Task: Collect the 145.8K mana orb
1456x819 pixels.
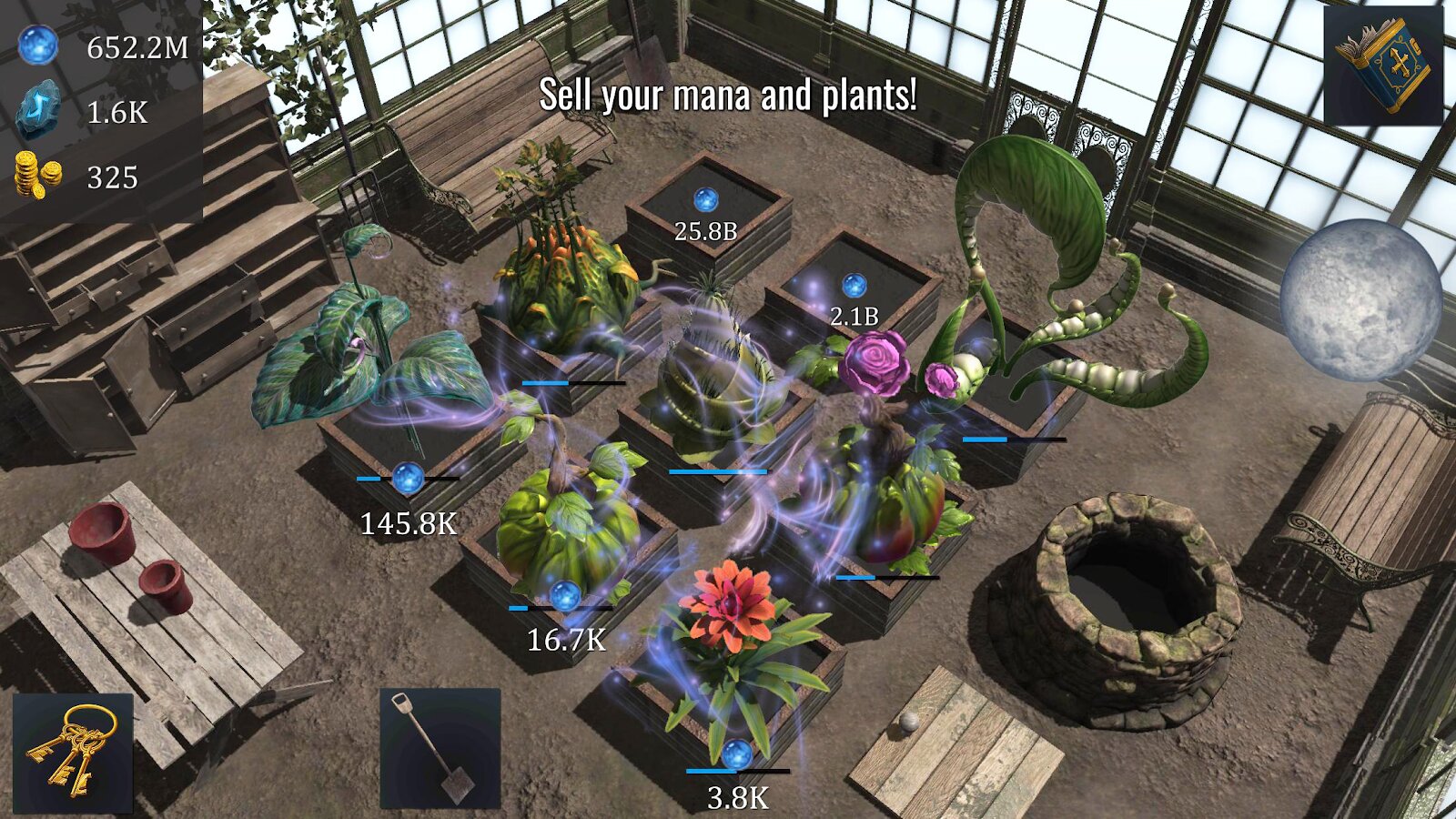Action: coord(408,478)
